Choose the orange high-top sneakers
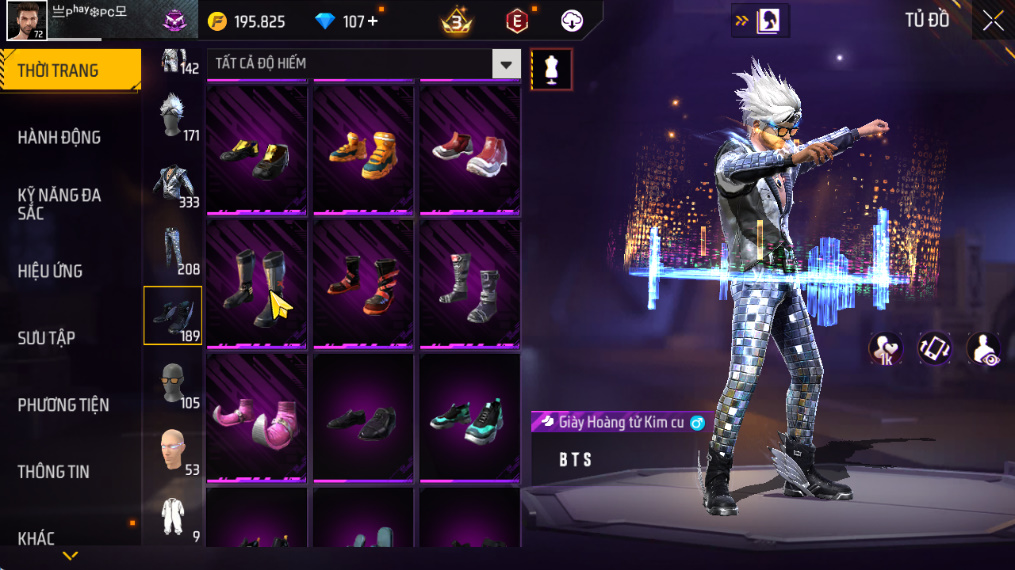 (363, 152)
